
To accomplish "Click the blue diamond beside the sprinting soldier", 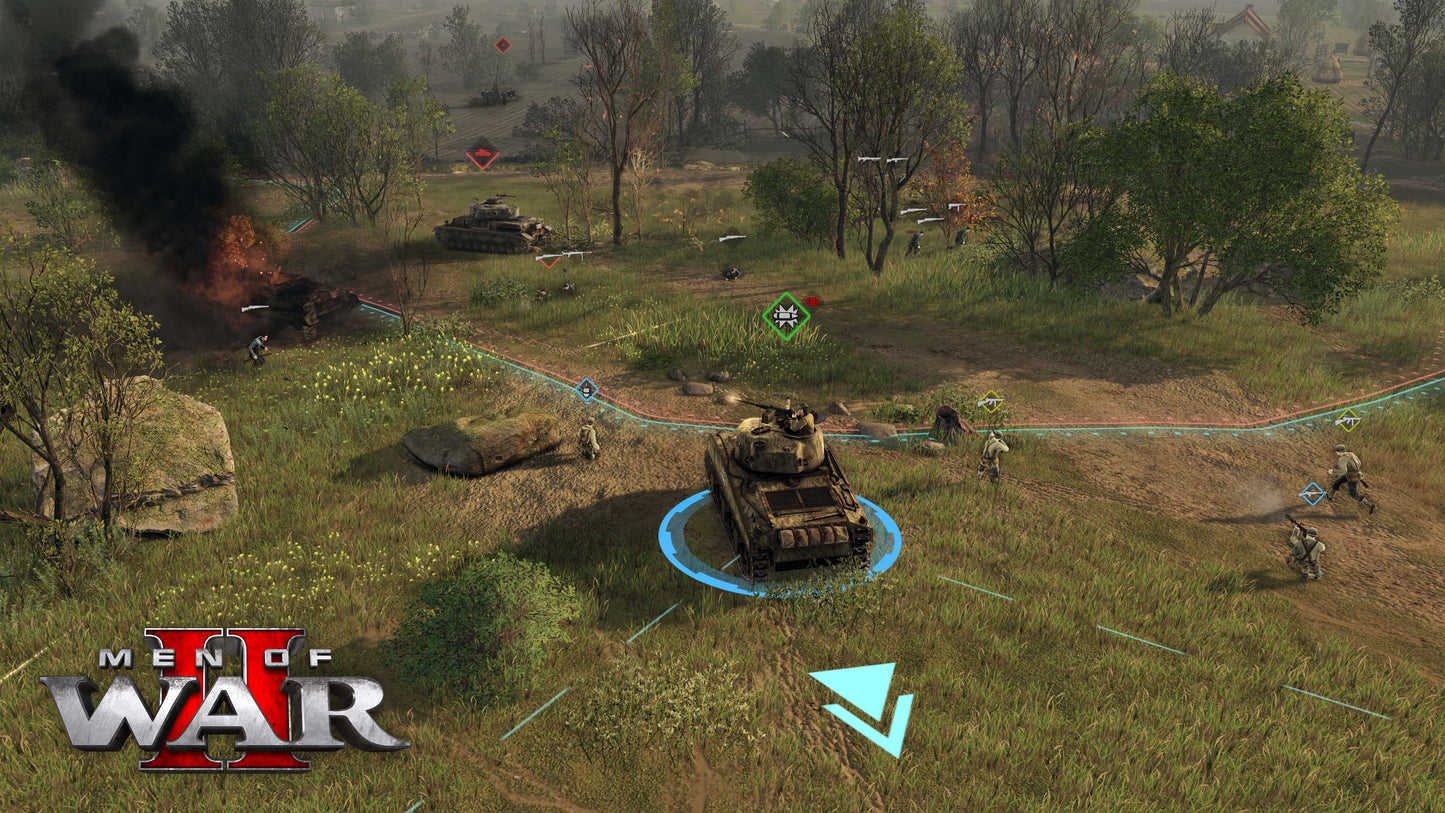I will (1313, 494).
